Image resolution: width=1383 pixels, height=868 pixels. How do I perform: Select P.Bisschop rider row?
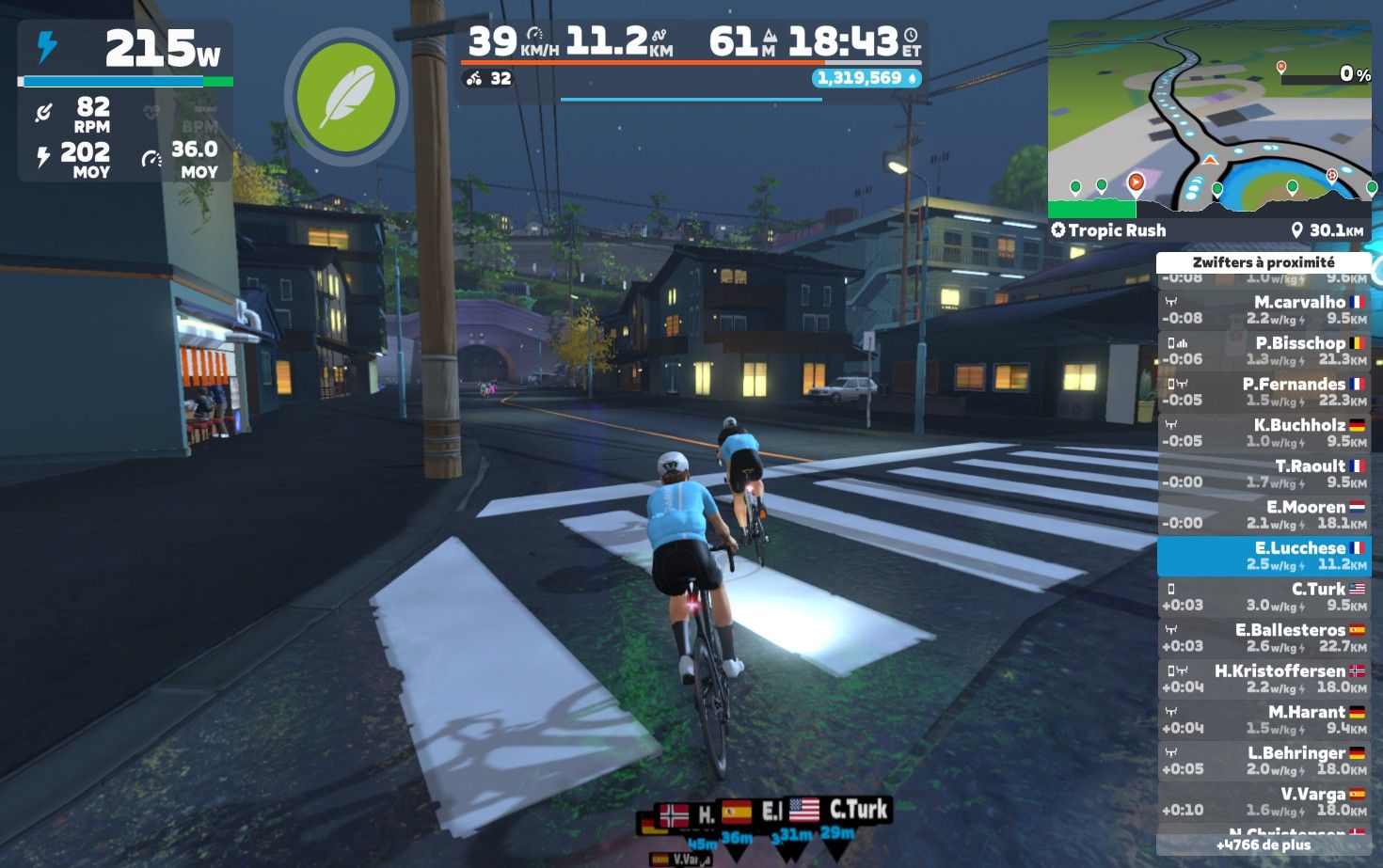coord(1264,351)
